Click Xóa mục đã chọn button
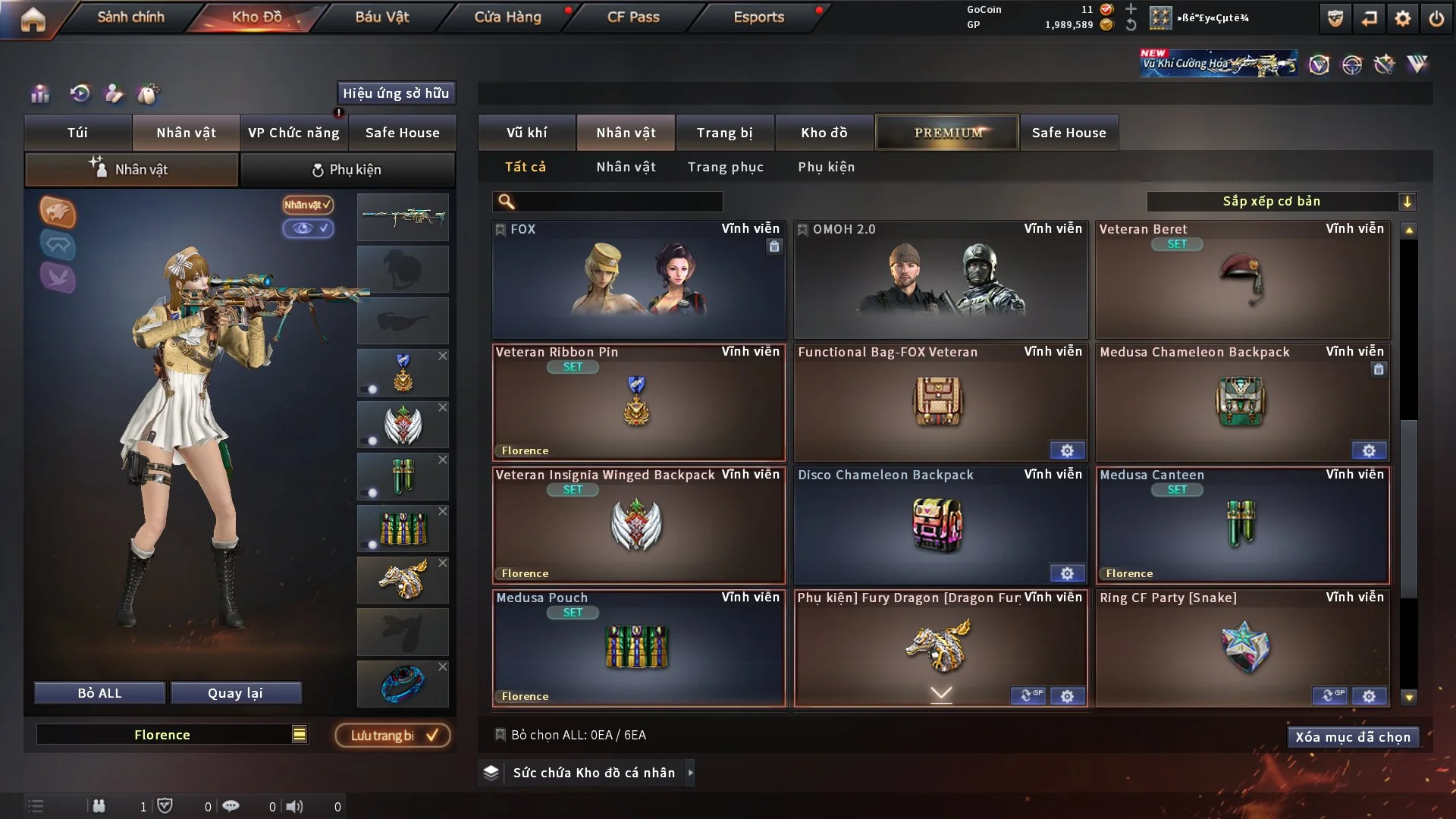Image resolution: width=1456 pixels, height=819 pixels. tap(1352, 737)
